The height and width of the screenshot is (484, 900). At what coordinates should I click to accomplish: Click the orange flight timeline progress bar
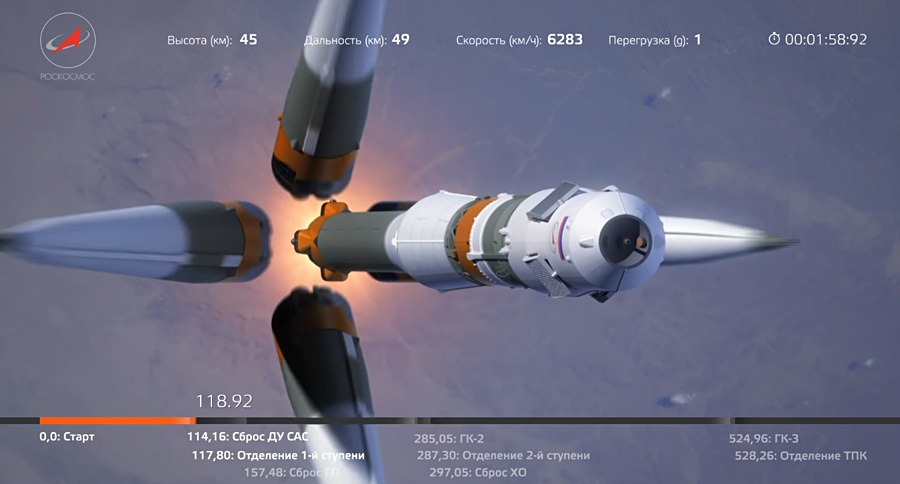click(x=117, y=420)
